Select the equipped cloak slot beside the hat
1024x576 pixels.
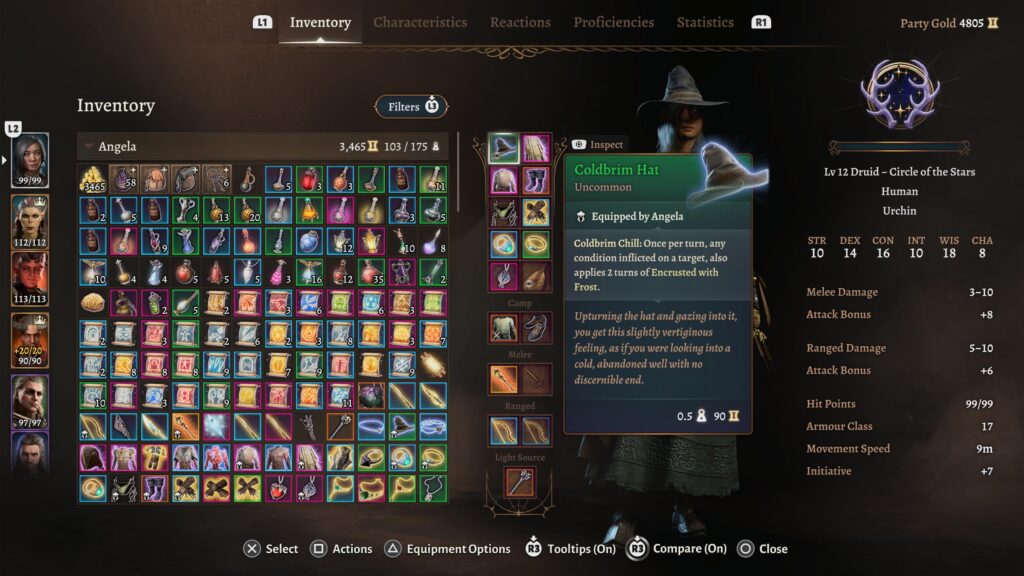pyautogui.click(x=536, y=149)
